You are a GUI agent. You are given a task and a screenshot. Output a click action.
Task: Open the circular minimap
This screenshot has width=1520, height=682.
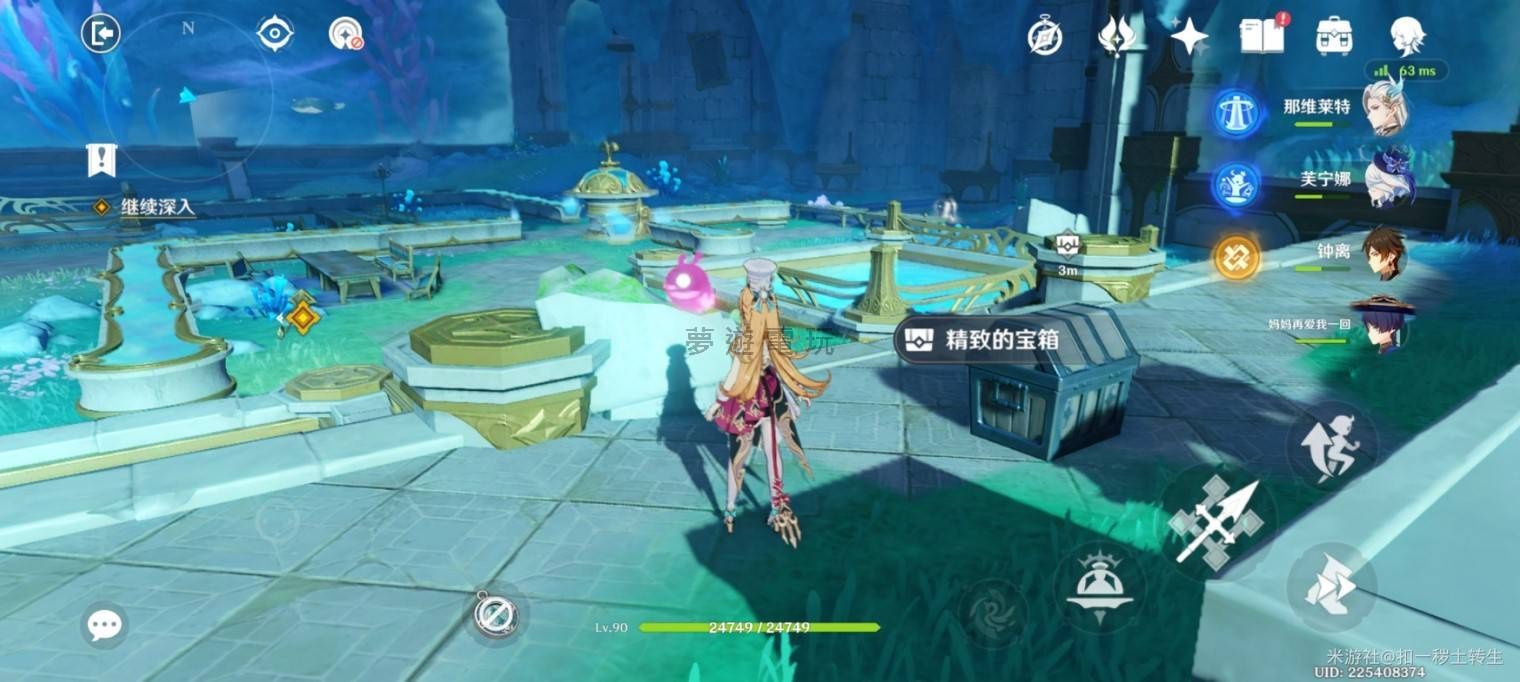pyautogui.click(x=187, y=96)
